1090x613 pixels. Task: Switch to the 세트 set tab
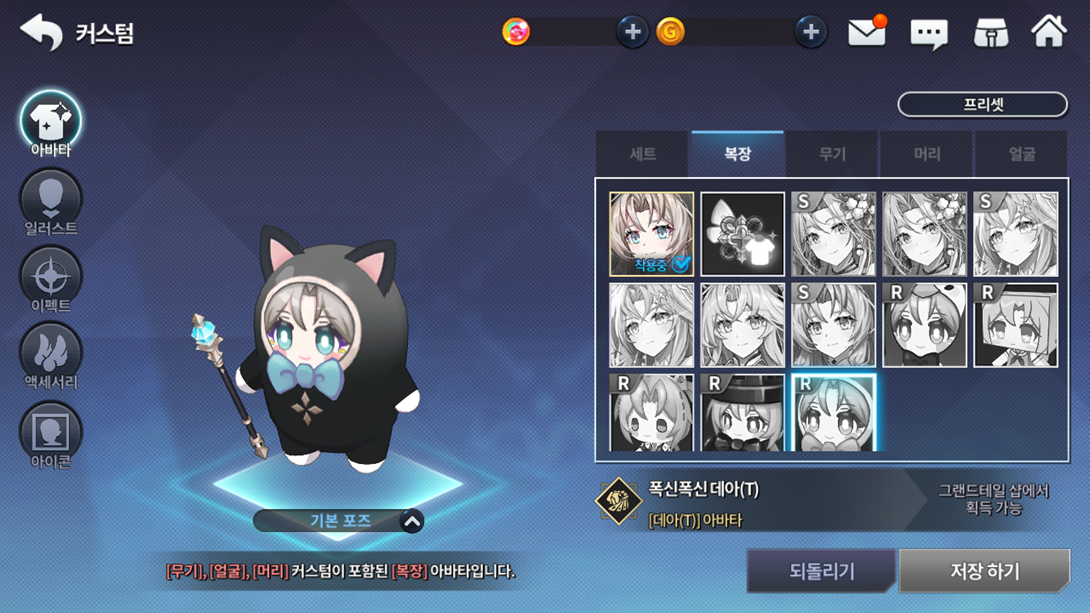point(642,154)
